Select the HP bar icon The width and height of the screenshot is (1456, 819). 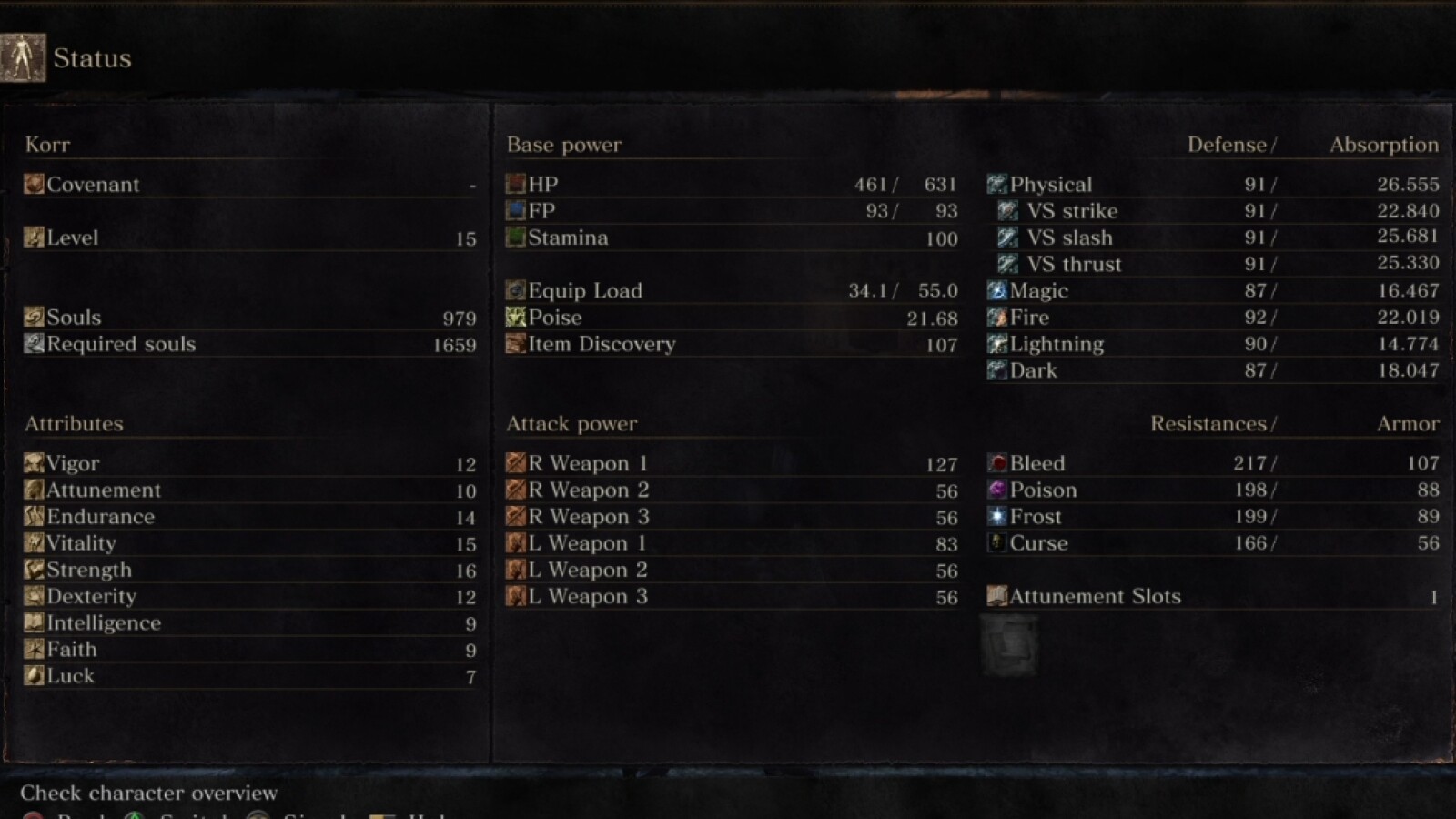tap(514, 184)
